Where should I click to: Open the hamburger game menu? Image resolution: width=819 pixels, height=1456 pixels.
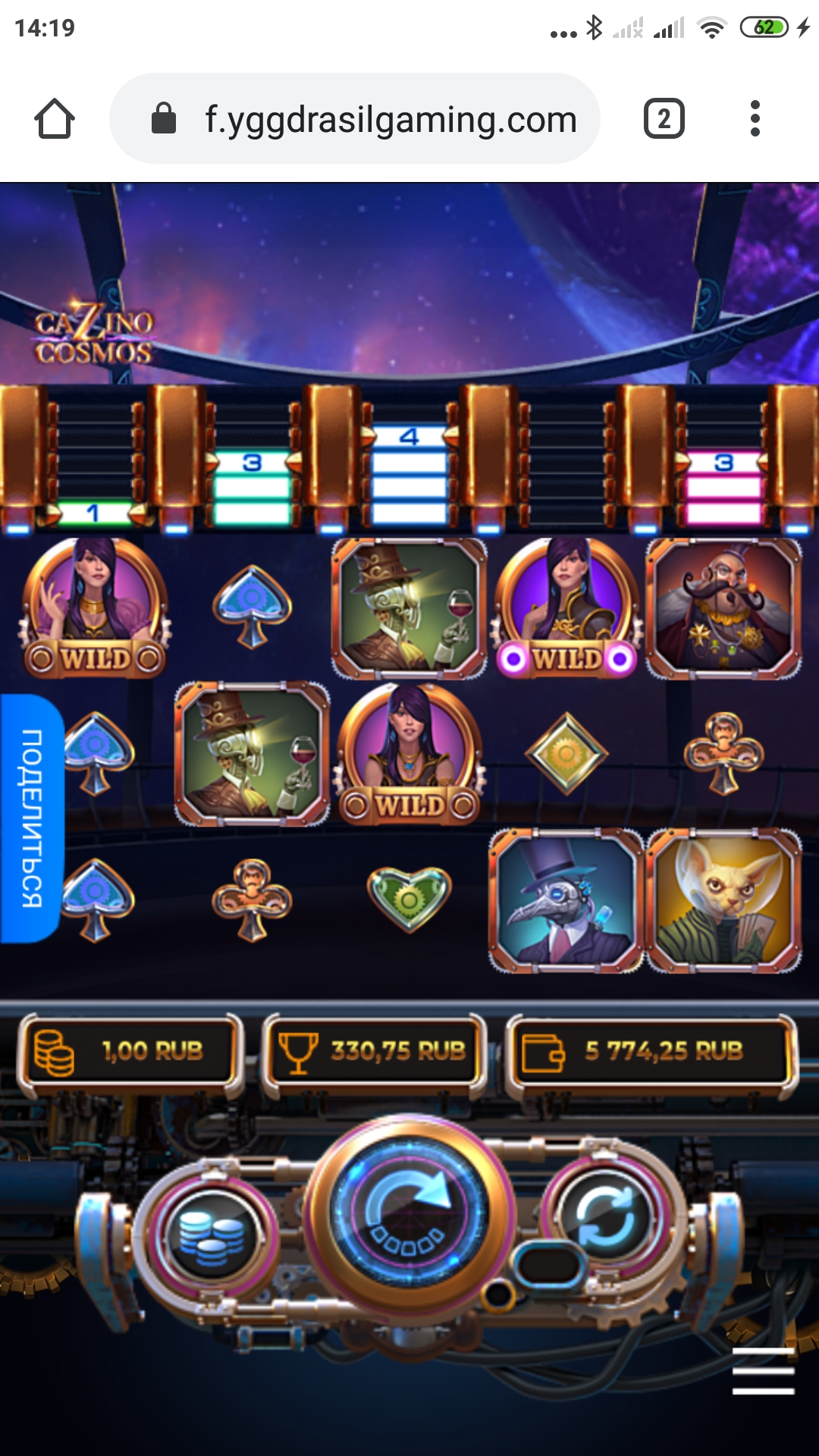(763, 1371)
